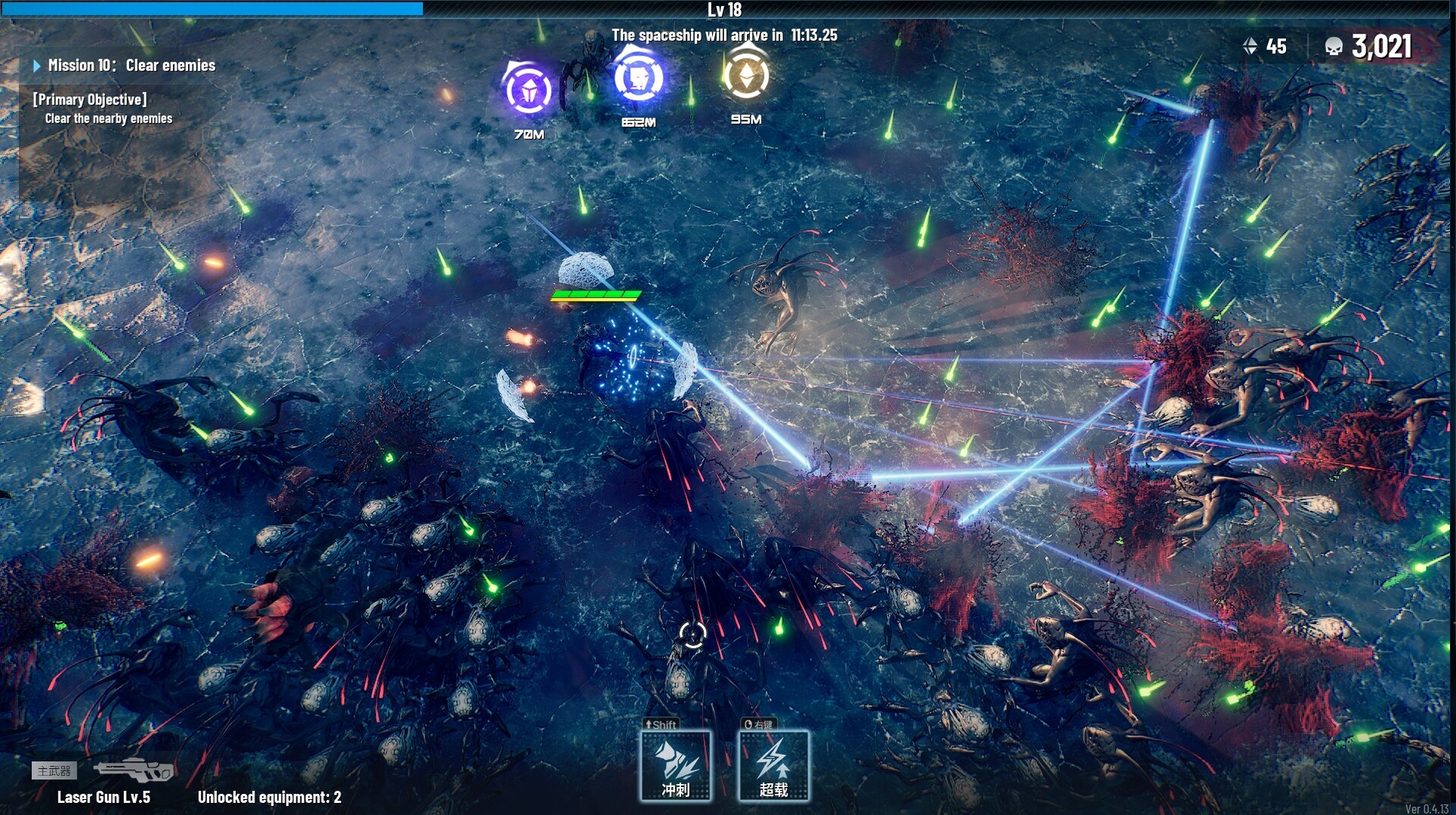Expand the Mission 10 objective panel arrow
The width and height of the screenshot is (1456, 815).
pyautogui.click(x=36, y=65)
